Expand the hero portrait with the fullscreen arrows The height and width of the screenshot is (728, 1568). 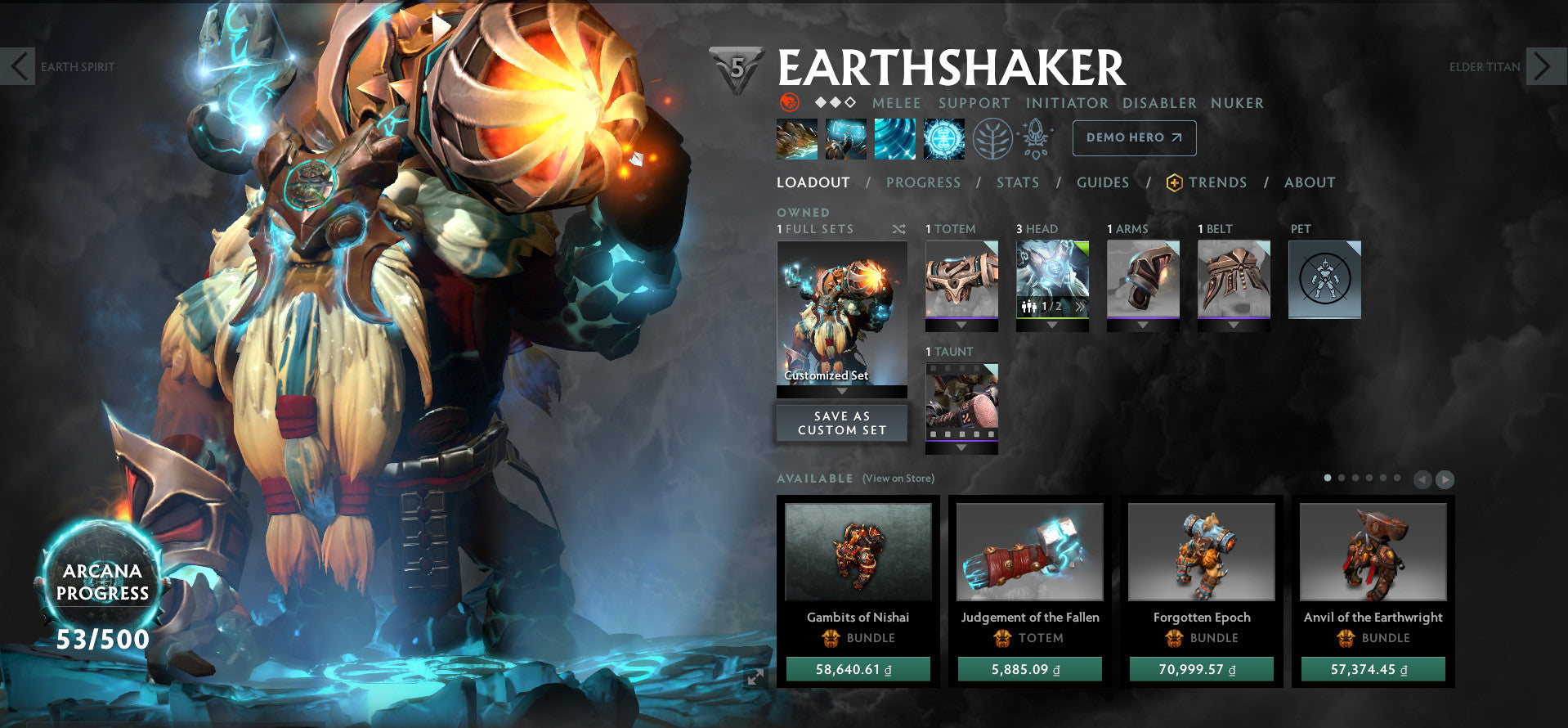pyautogui.click(x=756, y=676)
